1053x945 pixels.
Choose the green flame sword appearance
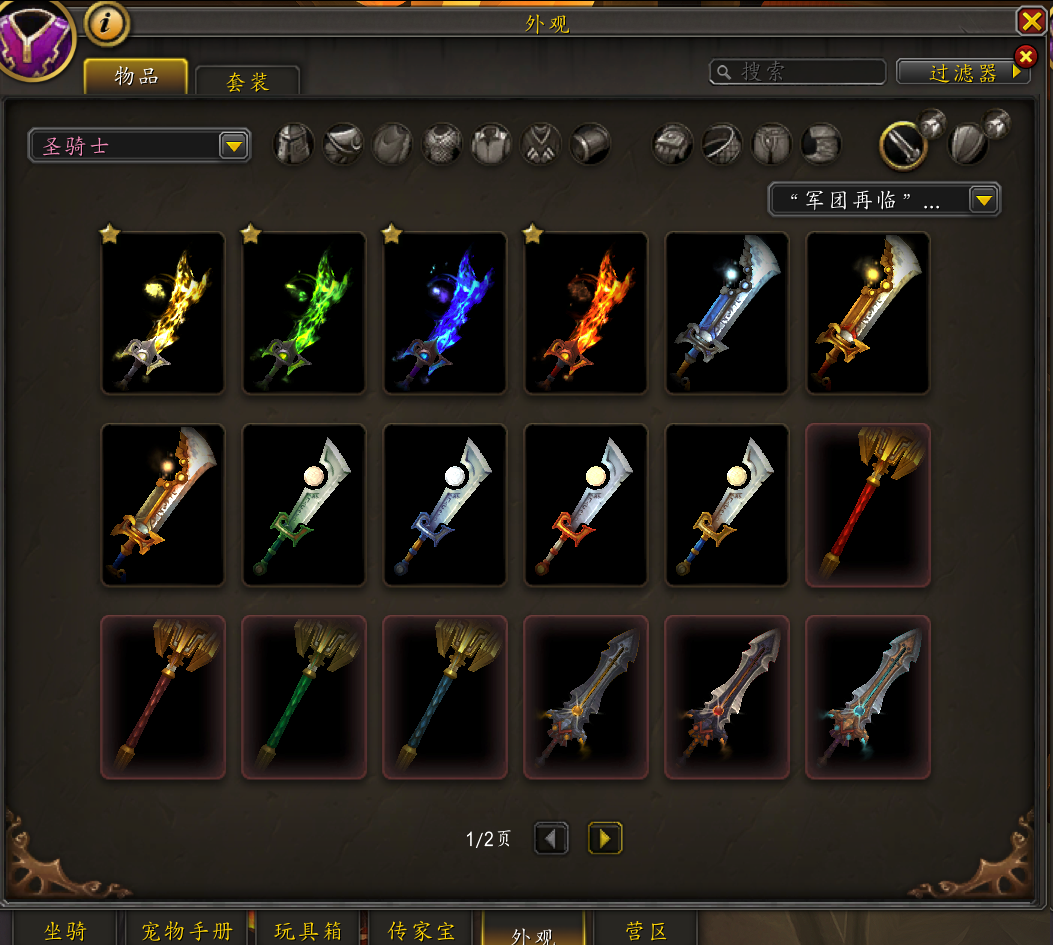coord(304,313)
